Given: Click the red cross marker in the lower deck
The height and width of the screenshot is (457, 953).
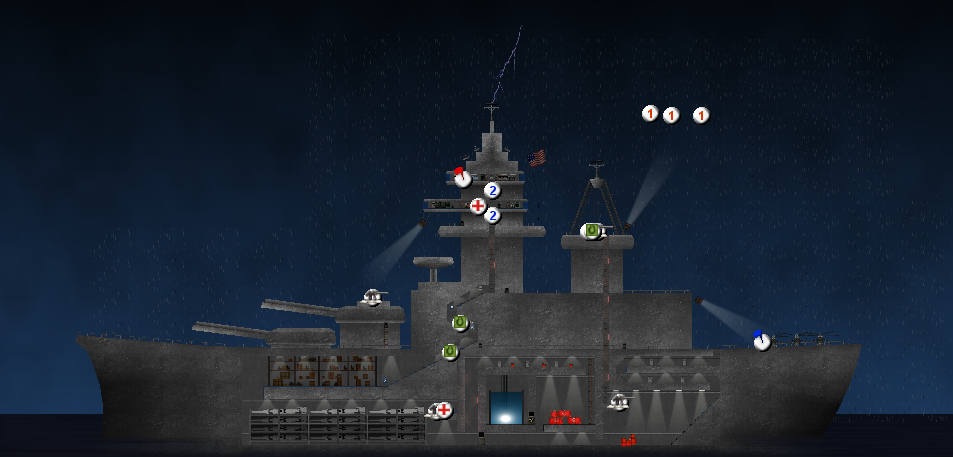Looking at the screenshot, I should (x=444, y=409).
